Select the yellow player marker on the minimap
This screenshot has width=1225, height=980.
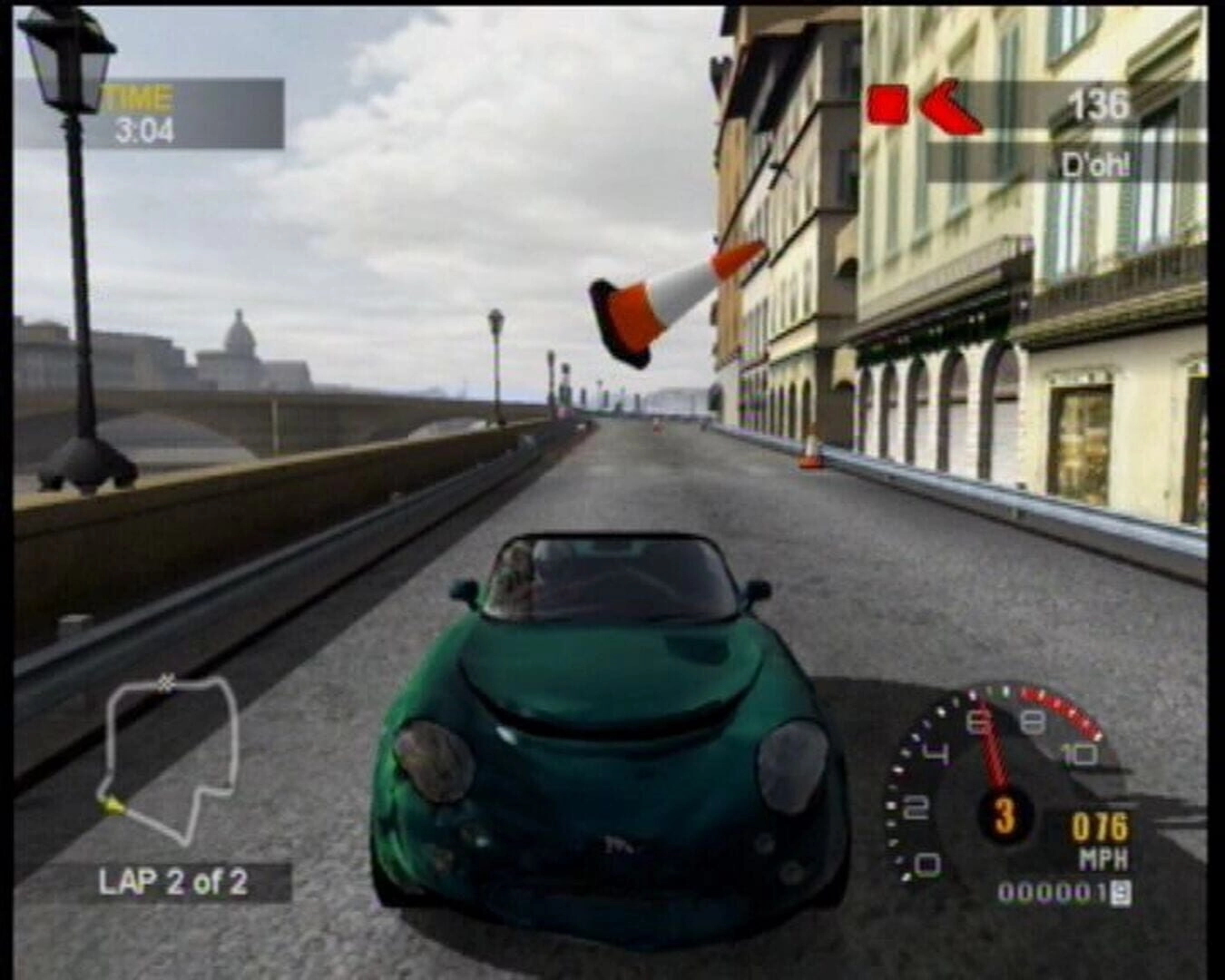click(111, 804)
